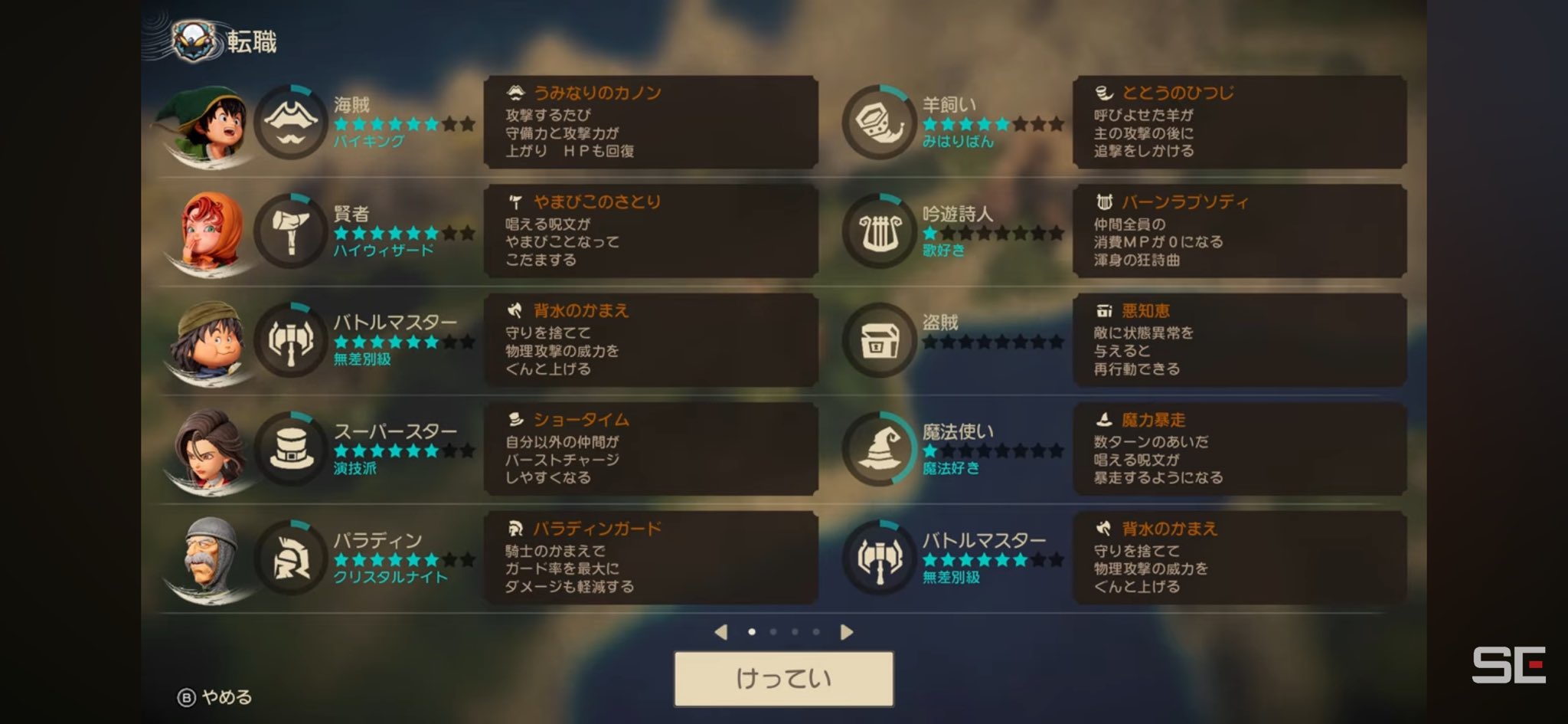This screenshot has width=1568, height=724.
Task: Open the うみなりのカノン ability panel
Action: tap(651, 122)
